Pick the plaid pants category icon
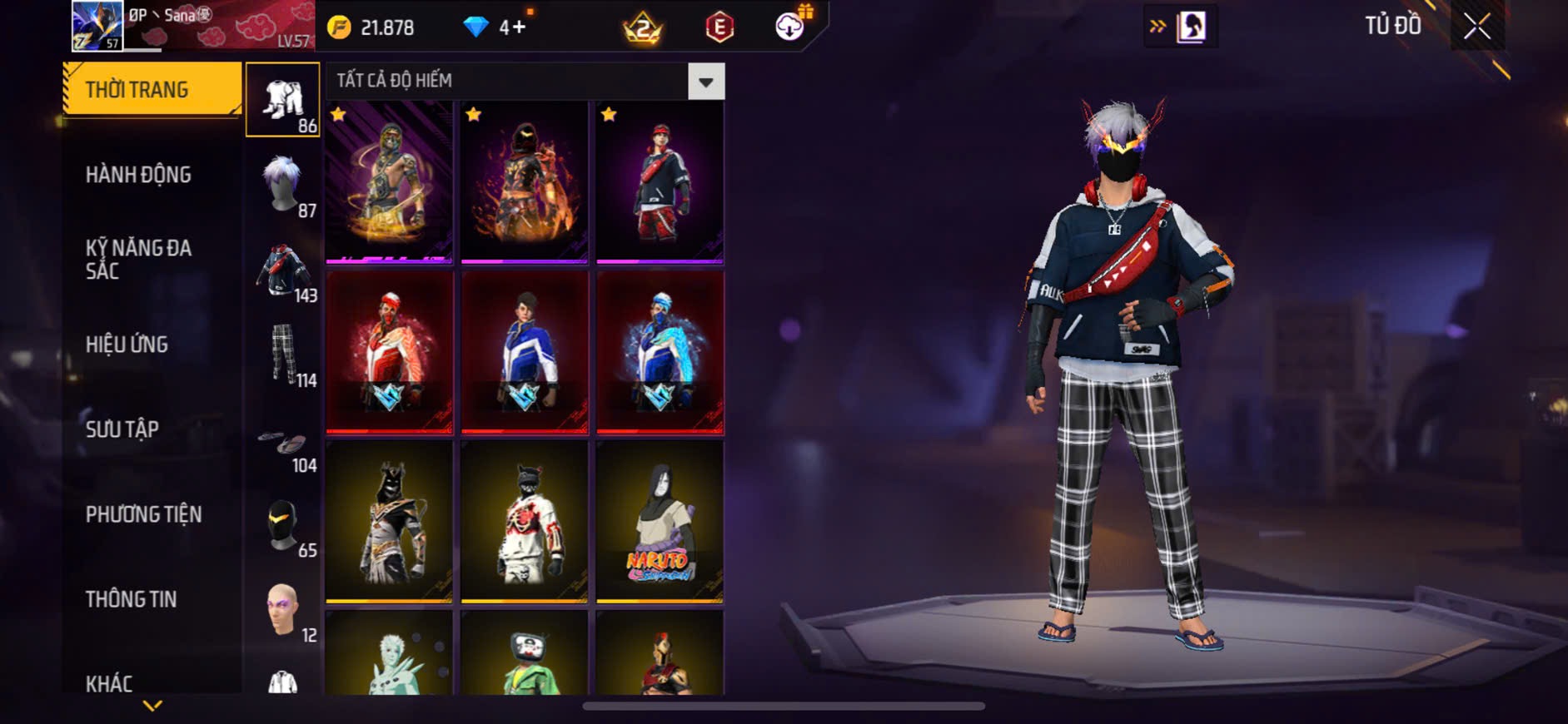Viewport: 1568px width, 724px height. point(283,355)
